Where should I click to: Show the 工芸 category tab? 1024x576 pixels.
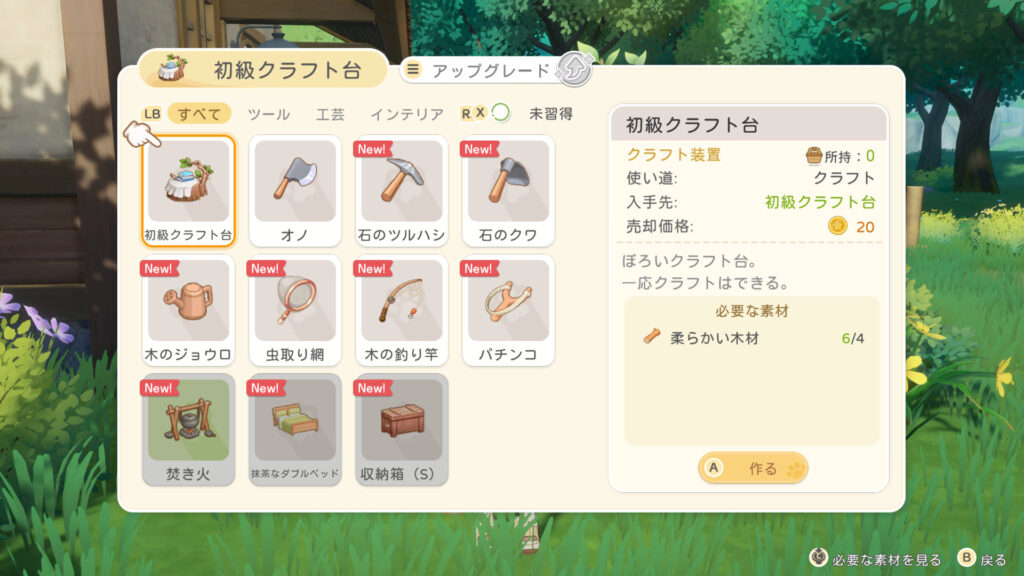coord(331,114)
